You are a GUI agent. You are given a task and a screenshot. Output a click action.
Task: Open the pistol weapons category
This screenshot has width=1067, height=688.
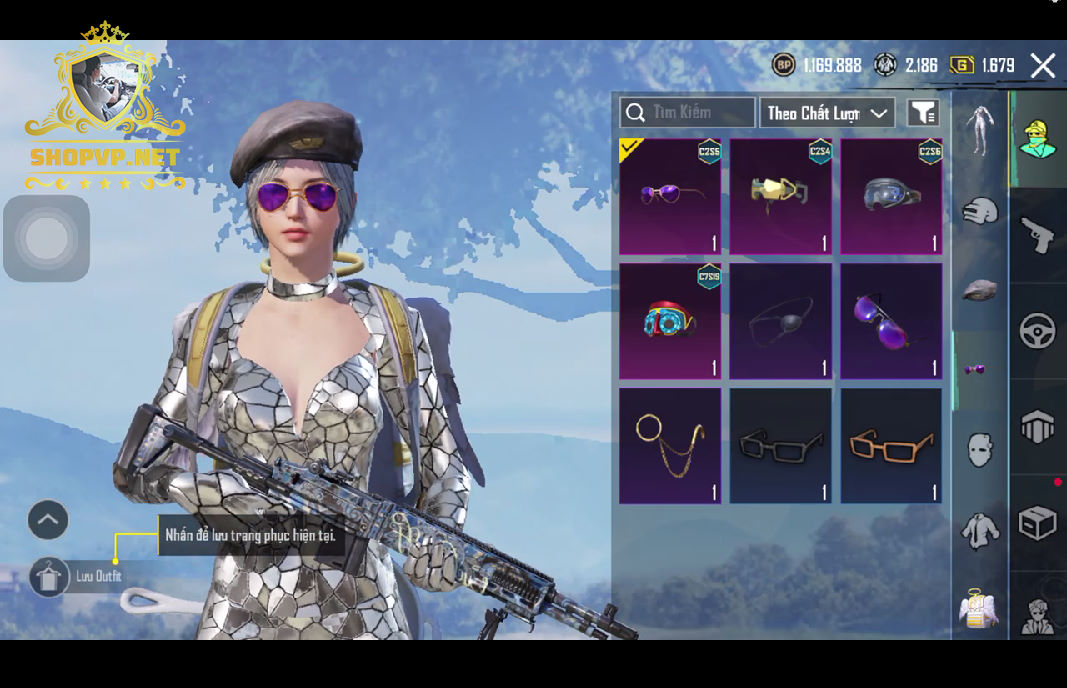click(x=1037, y=236)
